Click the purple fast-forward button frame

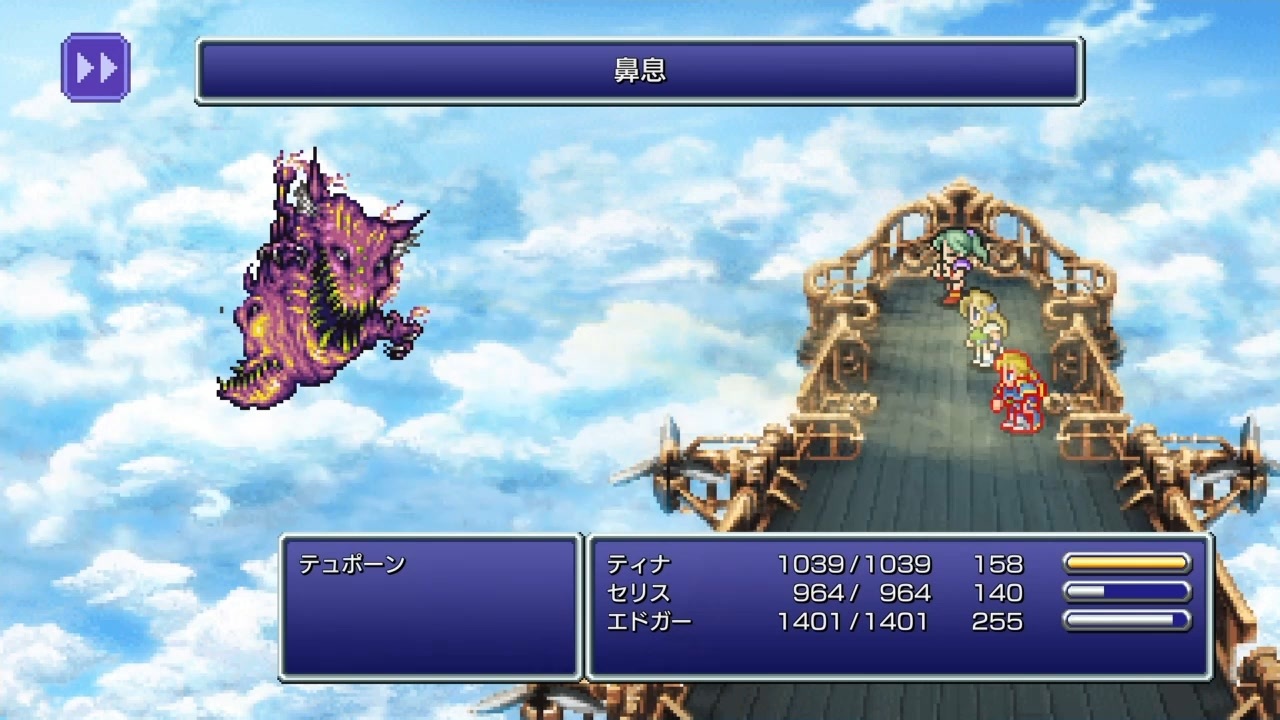pyautogui.click(x=95, y=68)
